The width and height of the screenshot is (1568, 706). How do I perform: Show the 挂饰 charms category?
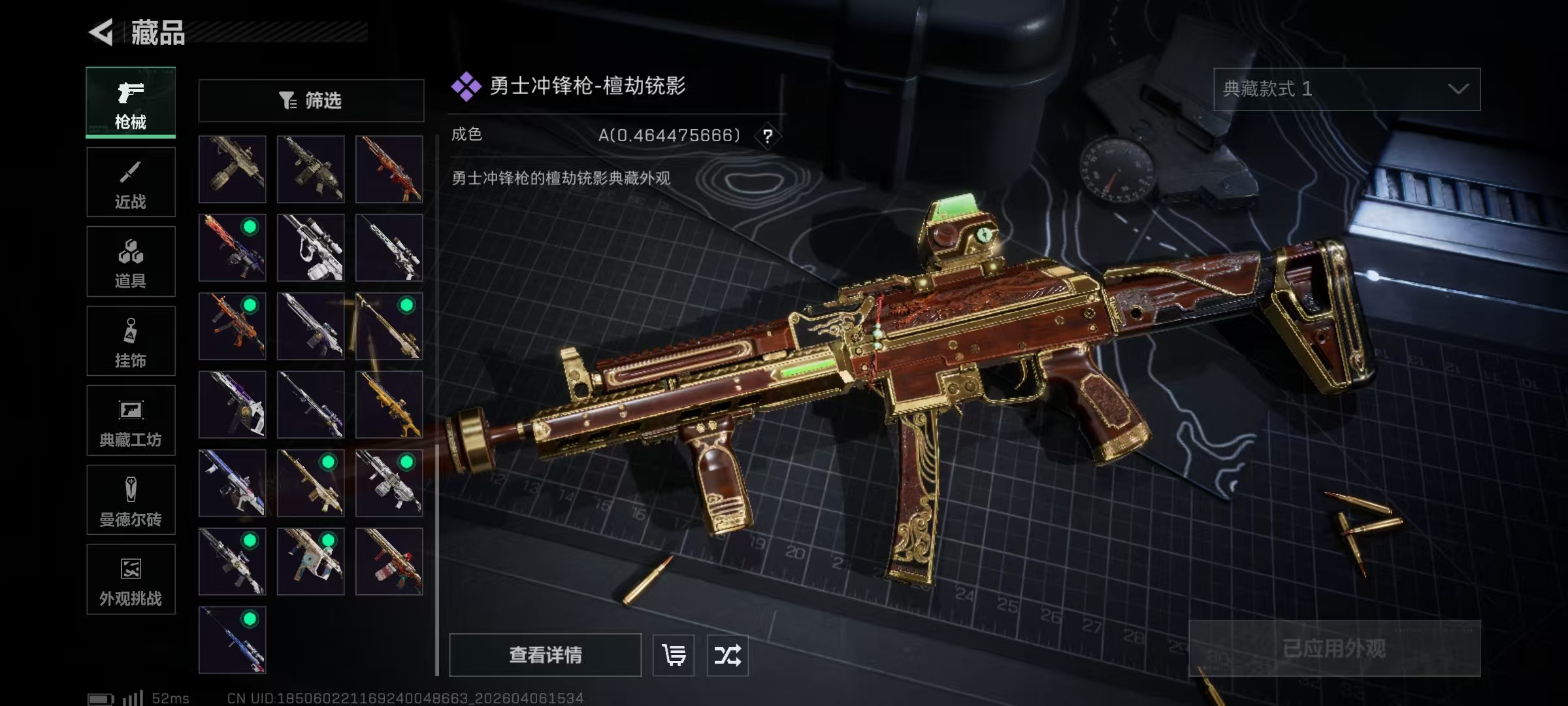(x=131, y=341)
